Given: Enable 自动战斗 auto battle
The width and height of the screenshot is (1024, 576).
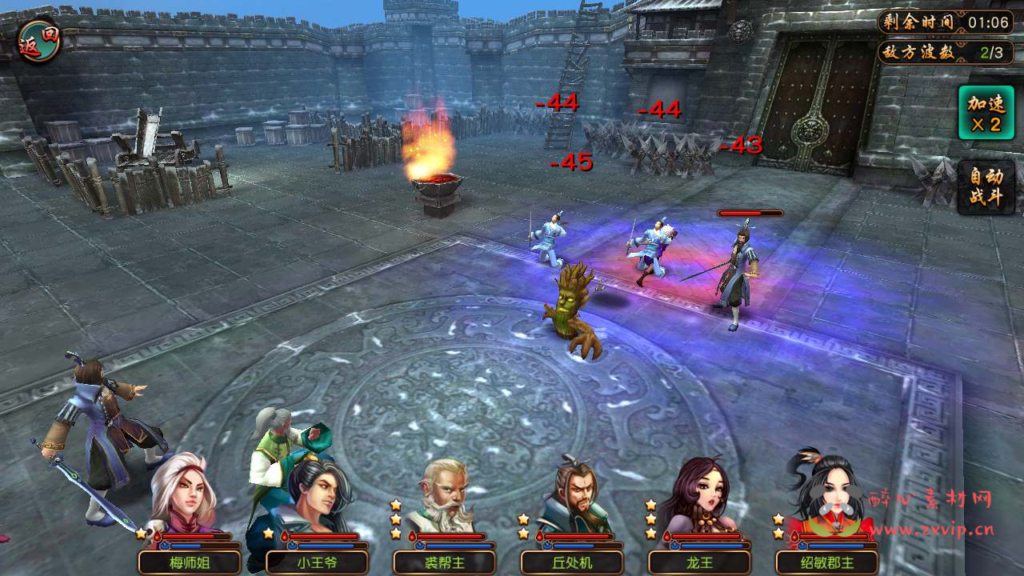Looking at the screenshot, I should [x=985, y=186].
